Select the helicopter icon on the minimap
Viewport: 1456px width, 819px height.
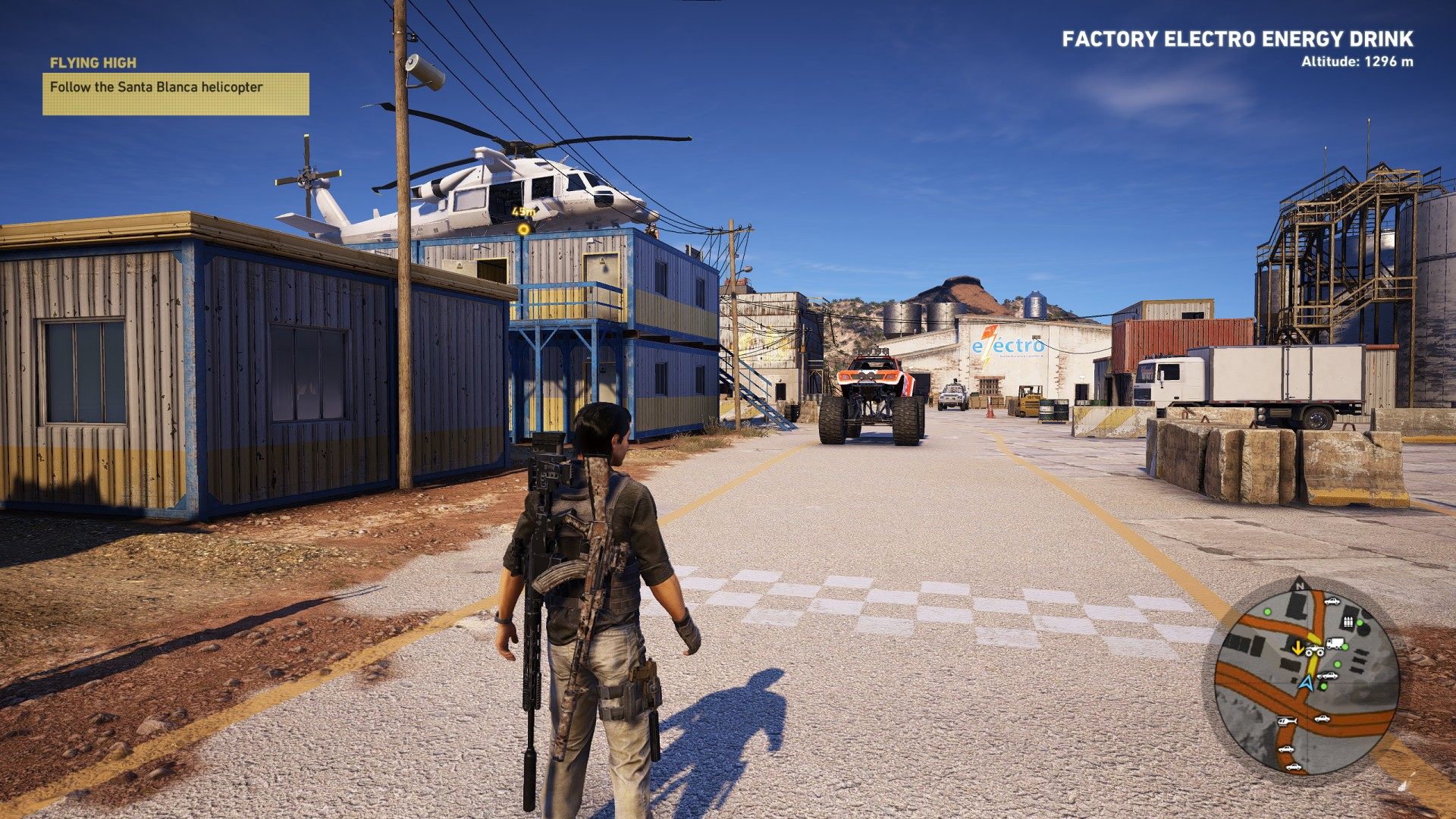[1286, 721]
